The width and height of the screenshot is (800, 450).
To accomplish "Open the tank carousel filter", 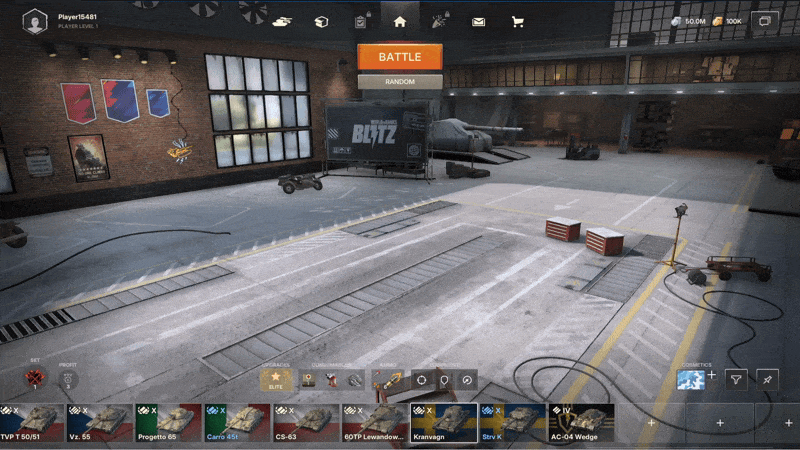I will [x=736, y=380].
